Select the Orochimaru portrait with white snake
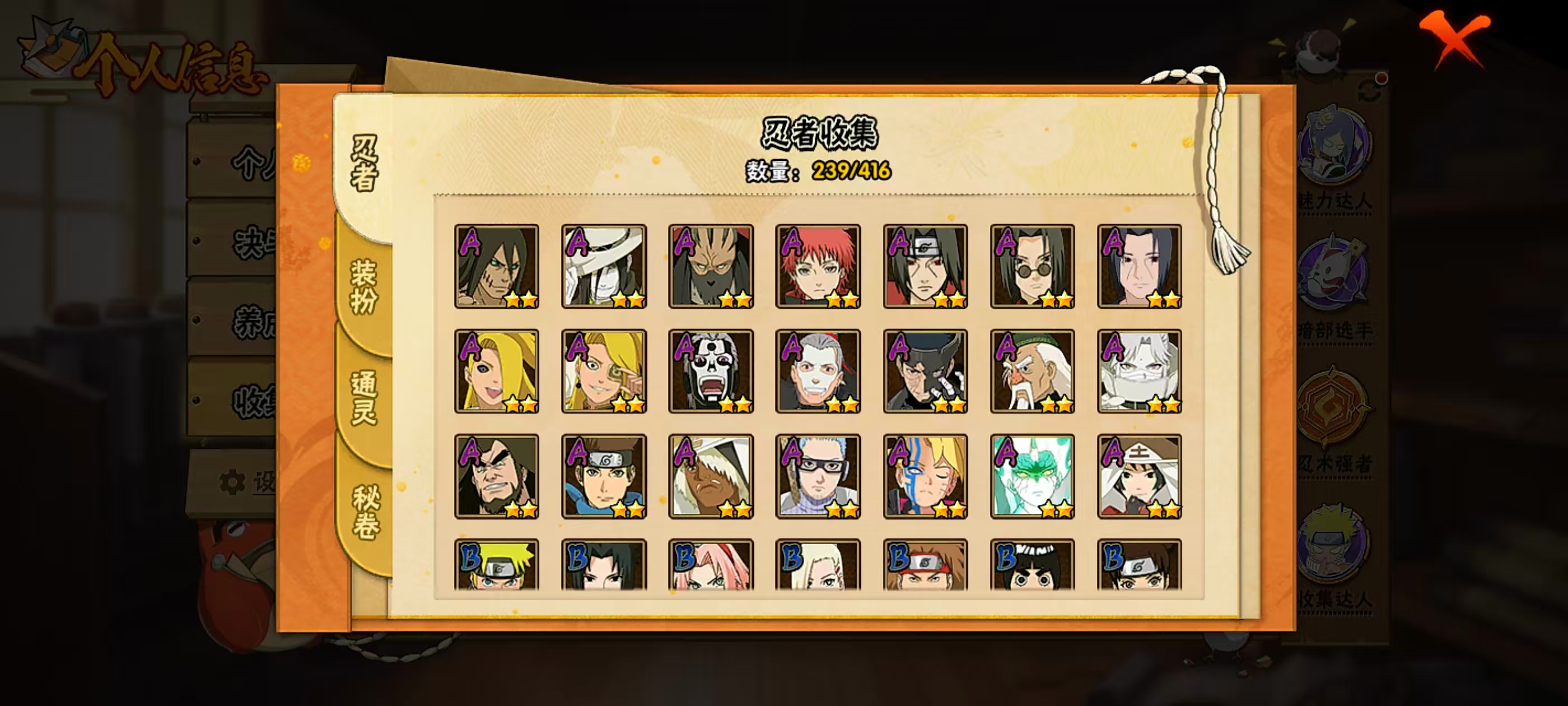The width and height of the screenshot is (1568, 706). pos(603,266)
